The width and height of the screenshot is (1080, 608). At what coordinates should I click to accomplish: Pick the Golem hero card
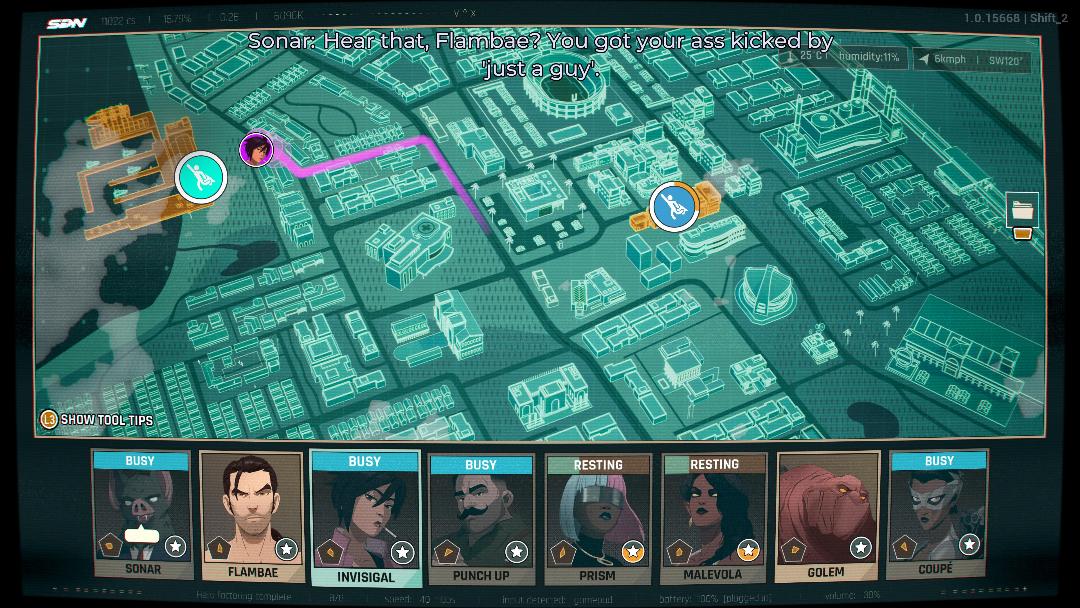tap(827, 517)
